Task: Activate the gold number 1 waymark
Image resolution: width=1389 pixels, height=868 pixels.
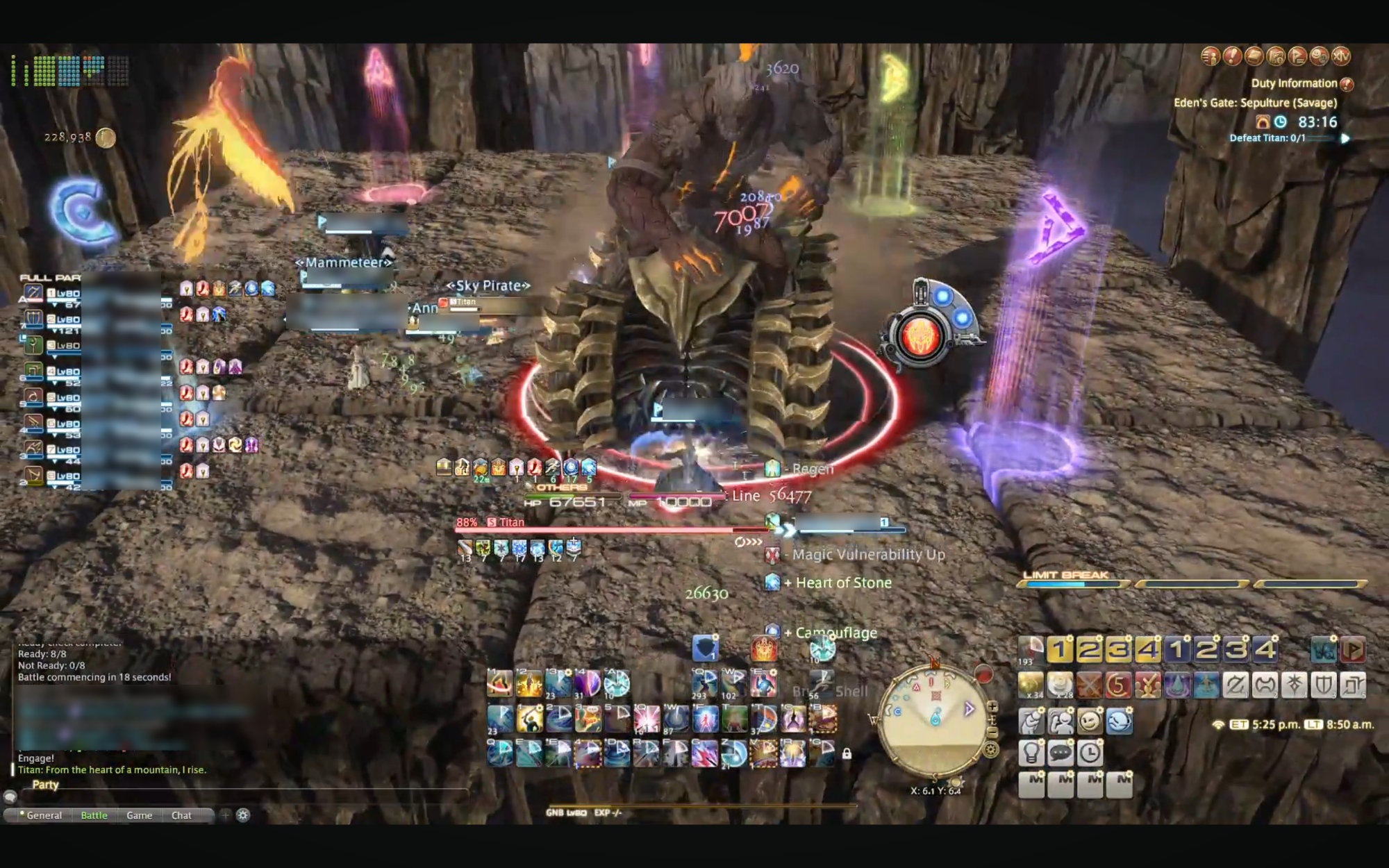Action: (1059, 650)
